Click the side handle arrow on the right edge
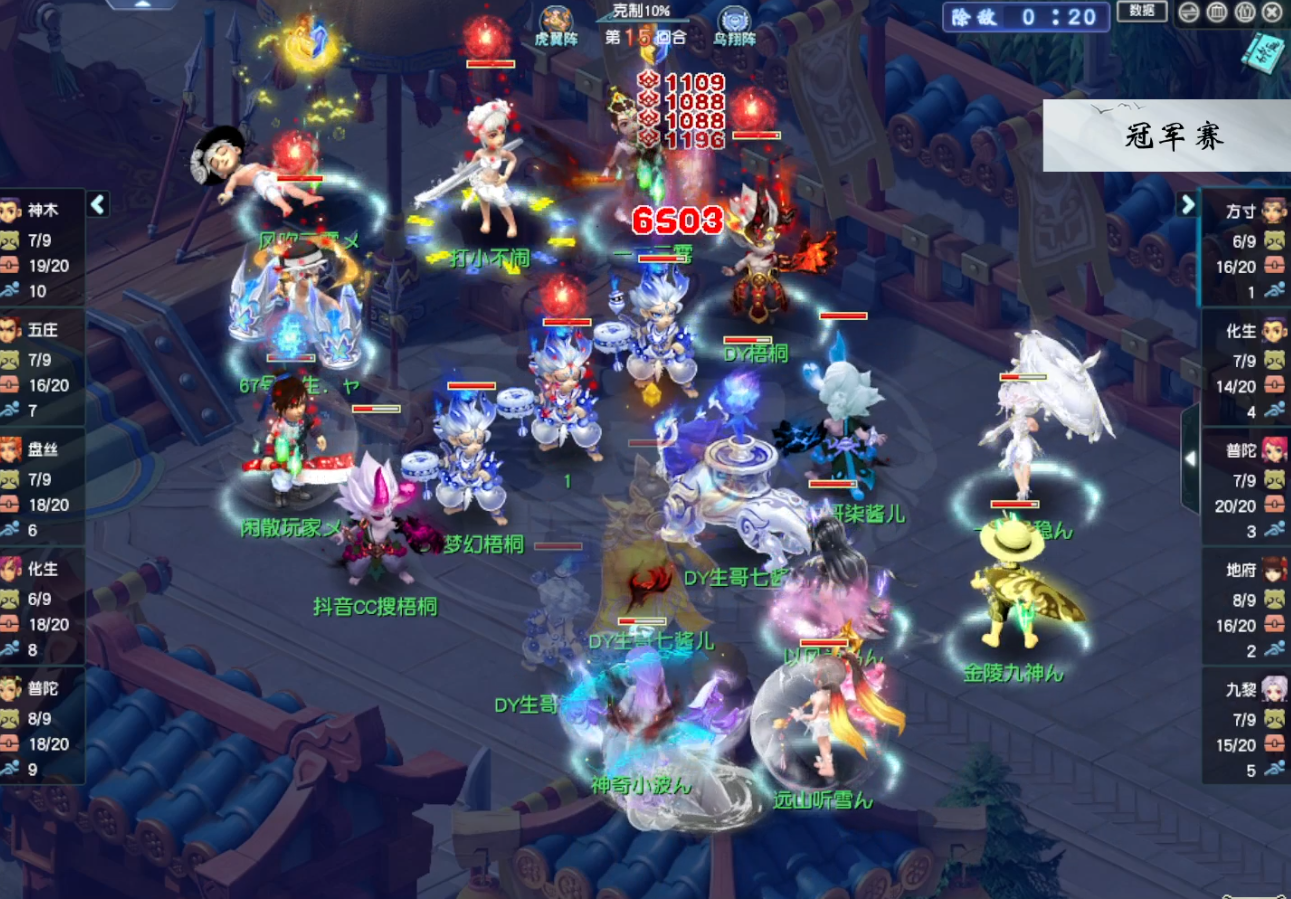 click(x=1190, y=458)
